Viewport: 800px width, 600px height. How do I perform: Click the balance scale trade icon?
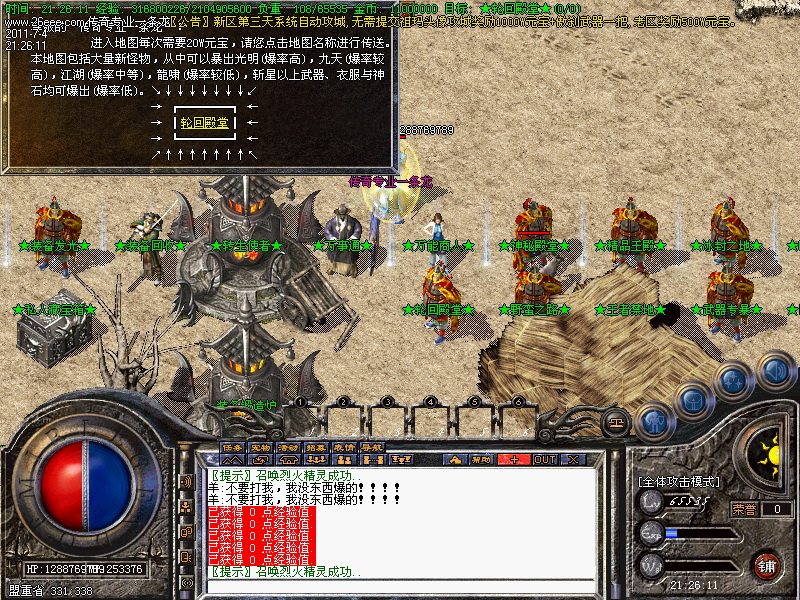click(616, 419)
